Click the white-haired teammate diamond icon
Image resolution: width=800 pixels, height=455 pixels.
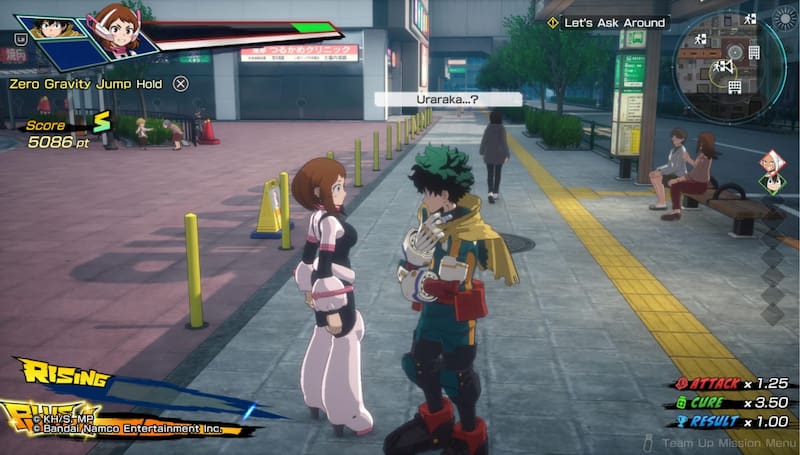771,162
